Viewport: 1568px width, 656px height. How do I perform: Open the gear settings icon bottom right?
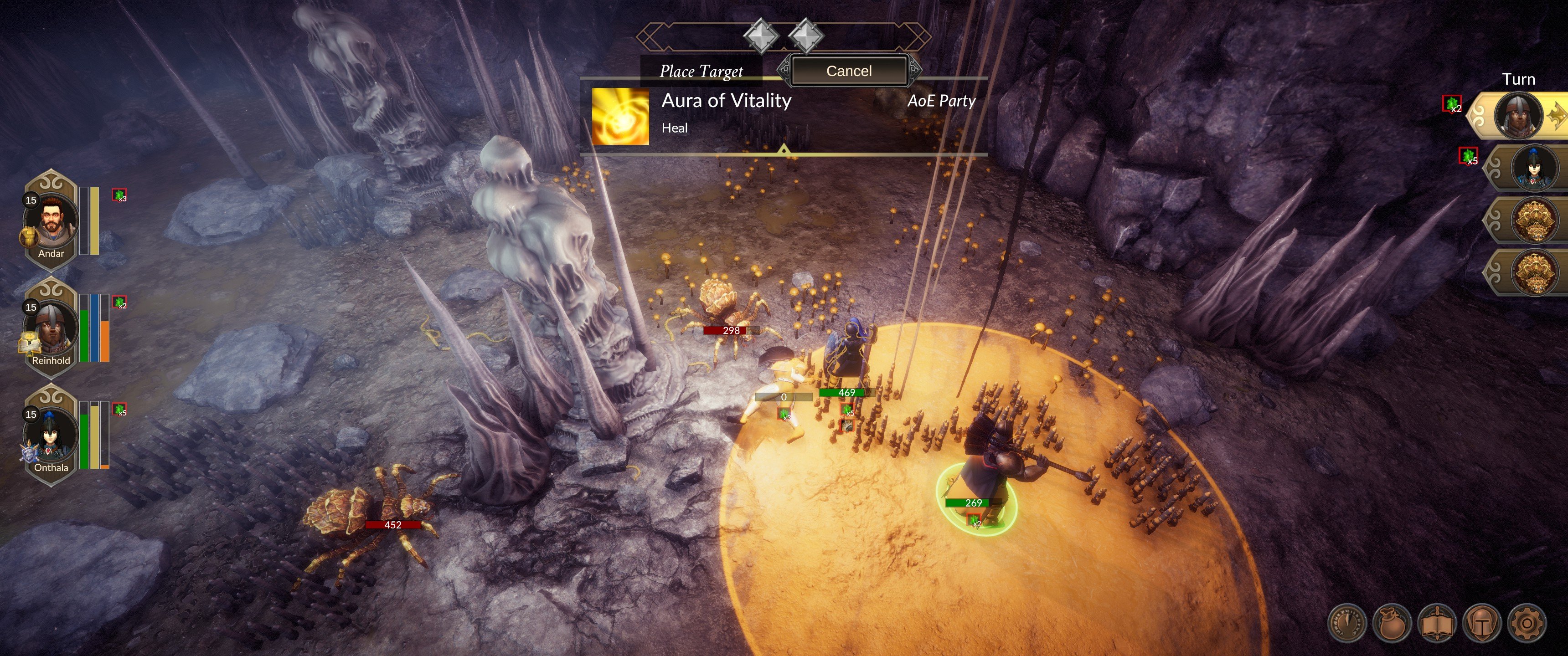pos(1528,624)
